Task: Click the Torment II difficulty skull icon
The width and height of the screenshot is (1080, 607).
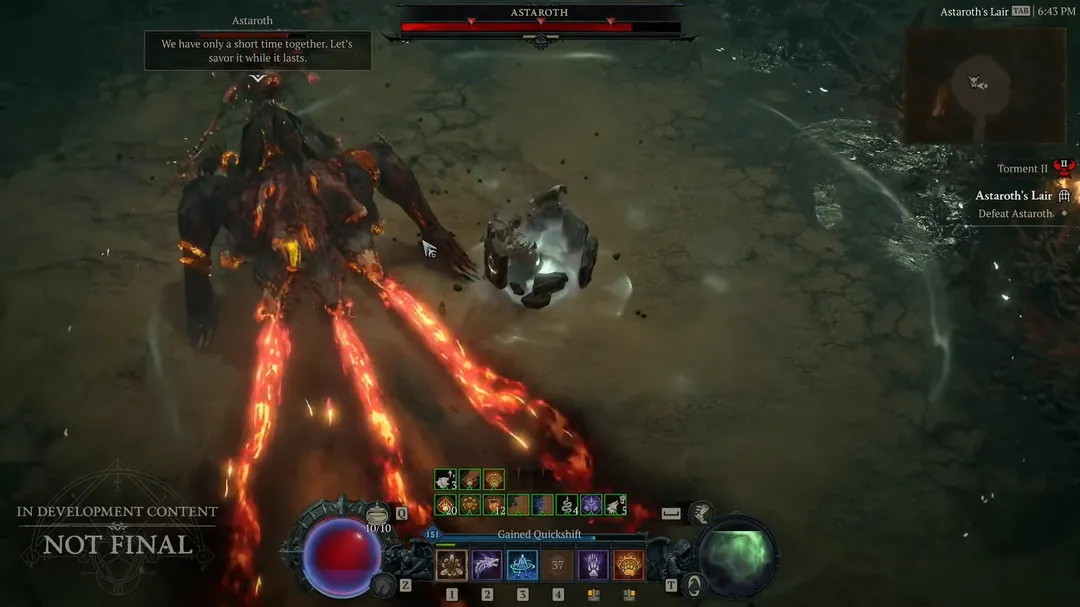Action: pyautogui.click(x=1063, y=168)
